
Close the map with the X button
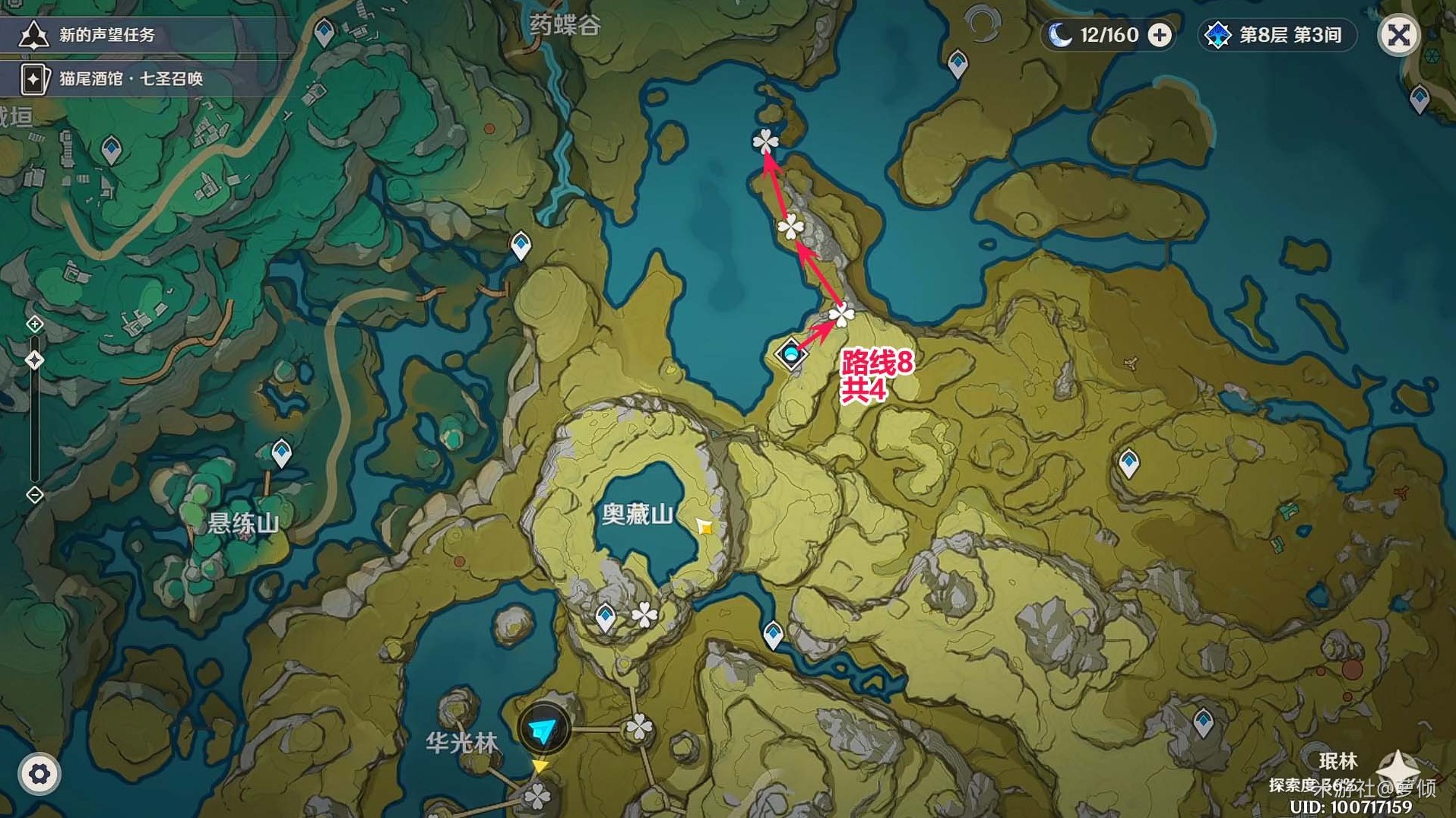pos(1398,35)
